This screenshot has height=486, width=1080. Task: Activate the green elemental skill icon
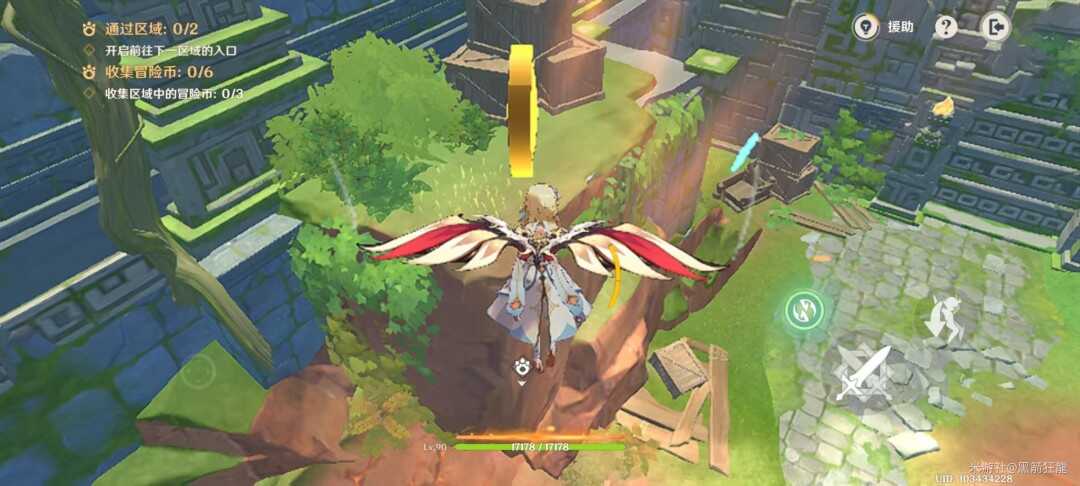pos(801,309)
